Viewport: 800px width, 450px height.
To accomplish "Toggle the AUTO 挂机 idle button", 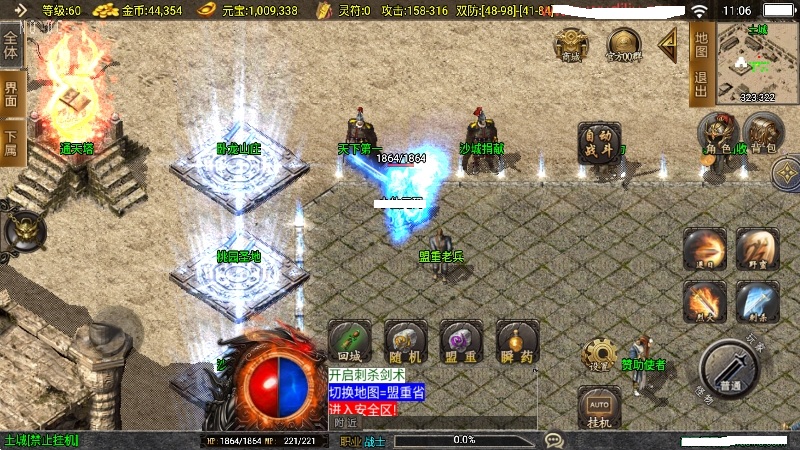I will coord(599,409).
